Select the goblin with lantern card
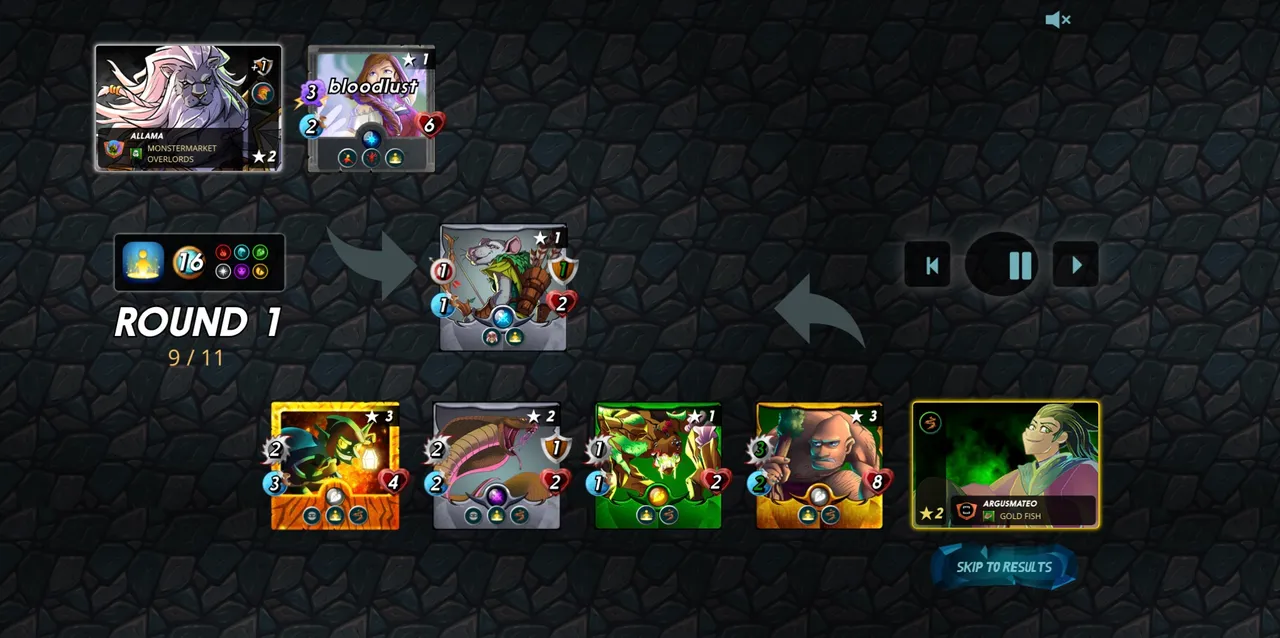Screen dimensions: 1280x638 335,465
